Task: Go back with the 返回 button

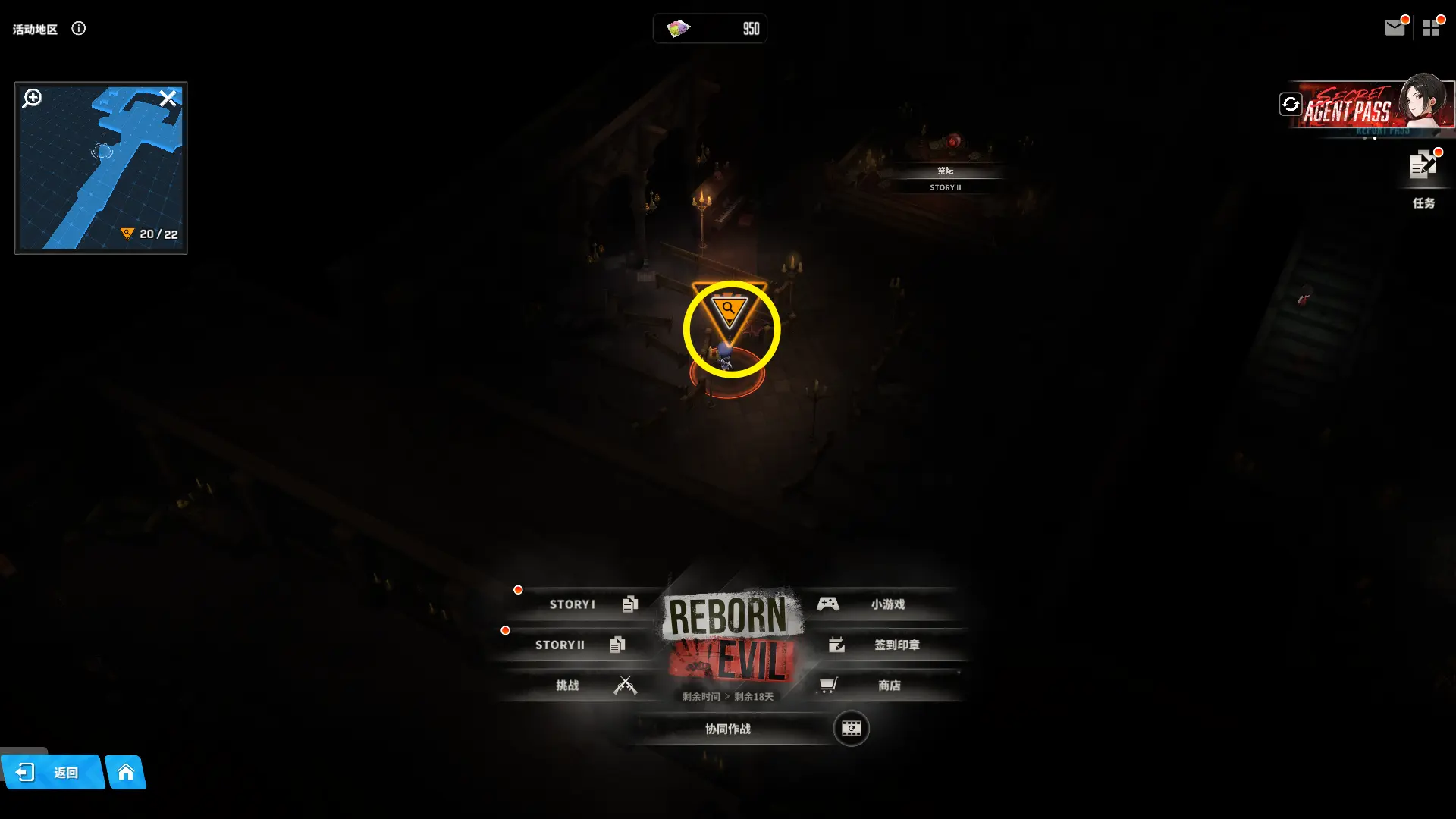Action: [52, 773]
